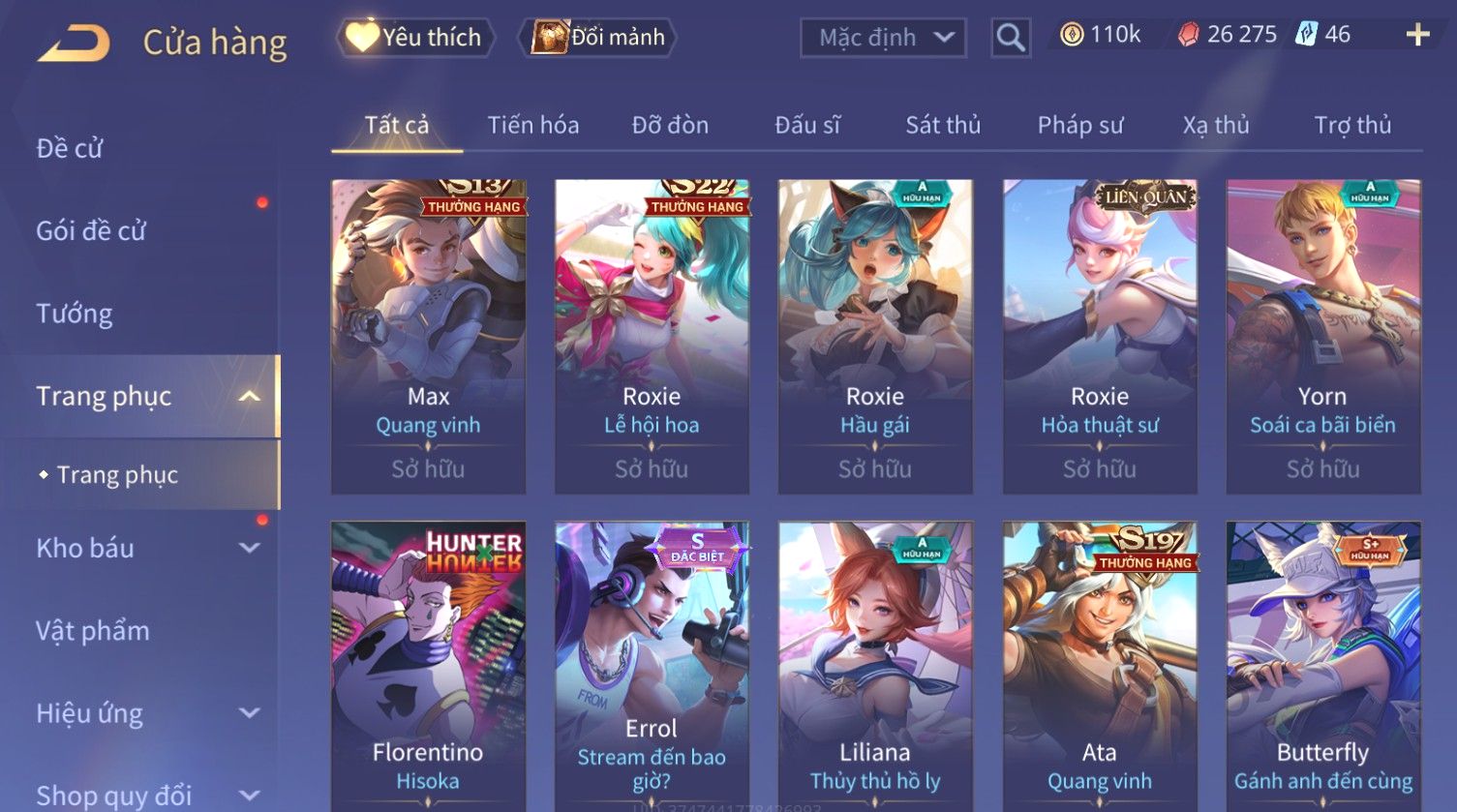The height and width of the screenshot is (812, 1457).
Task: Choose the Yorn Soái ca bãi biển skin
Action: tap(1322, 336)
